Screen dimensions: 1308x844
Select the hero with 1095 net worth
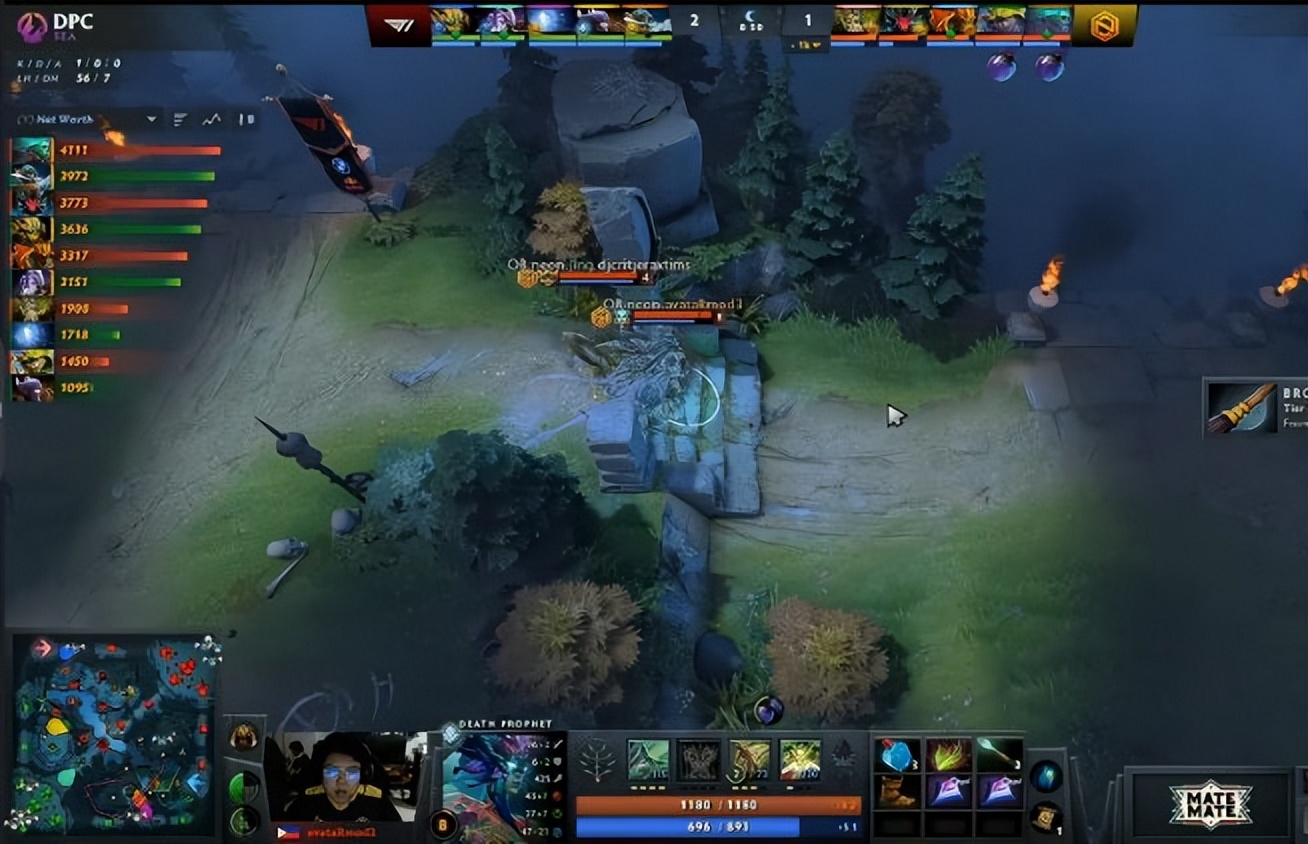[31, 388]
